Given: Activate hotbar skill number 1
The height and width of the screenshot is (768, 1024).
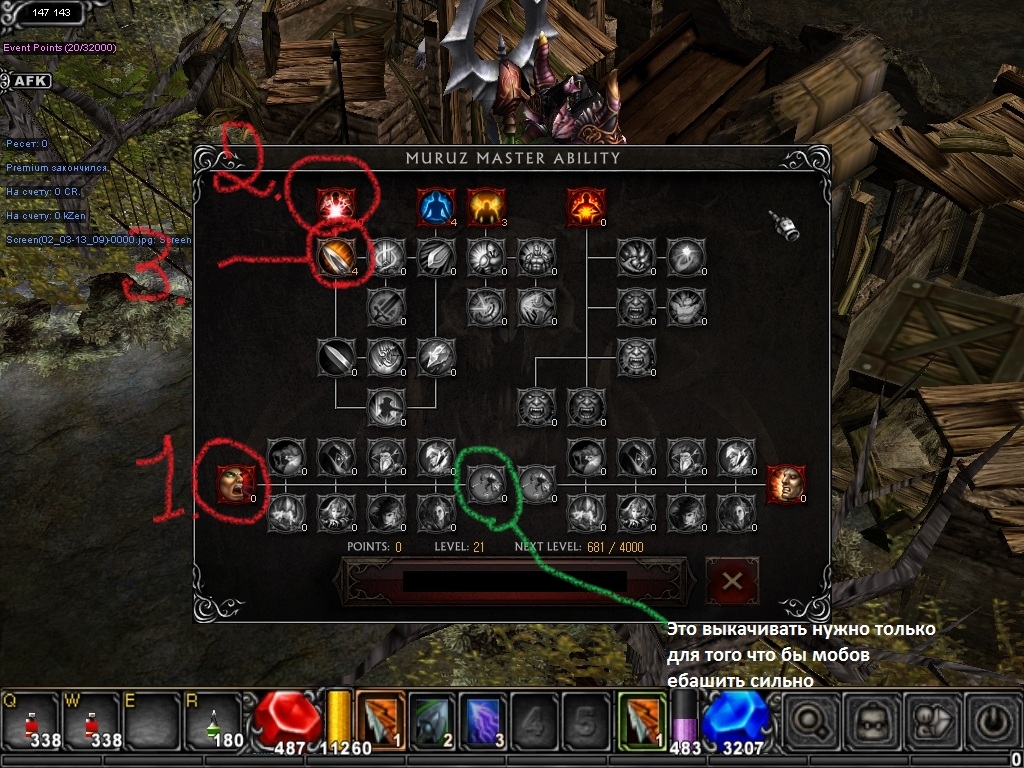Looking at the screenshot, I should (380, 721).
